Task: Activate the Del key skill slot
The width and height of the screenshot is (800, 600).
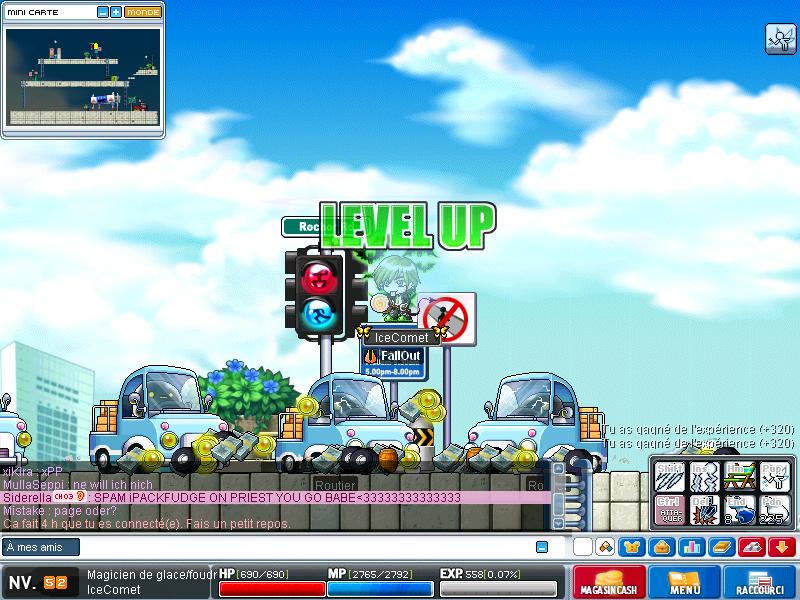Action: coord(703,508)
